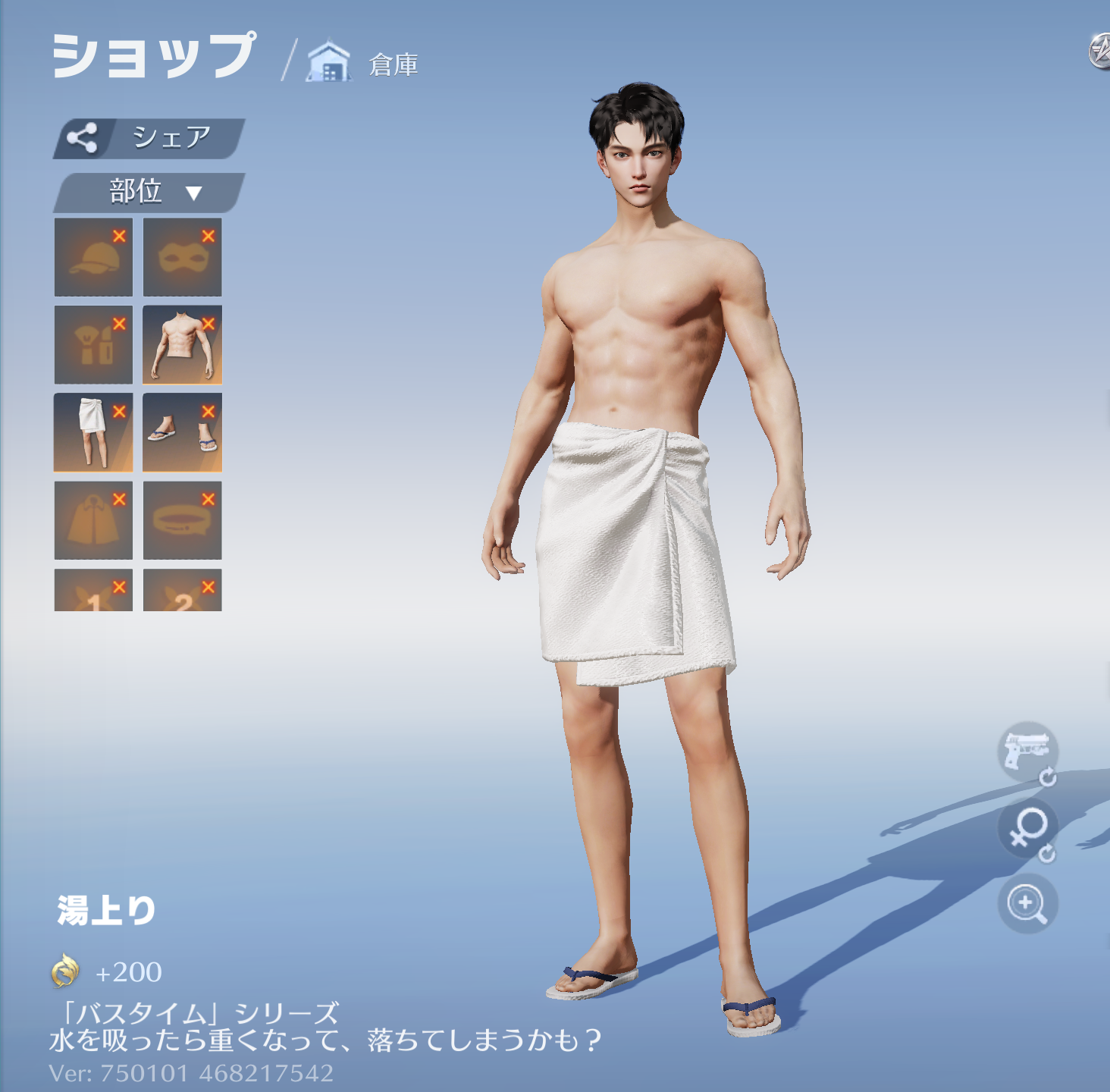Switch character gender preview

[1027, 829]
